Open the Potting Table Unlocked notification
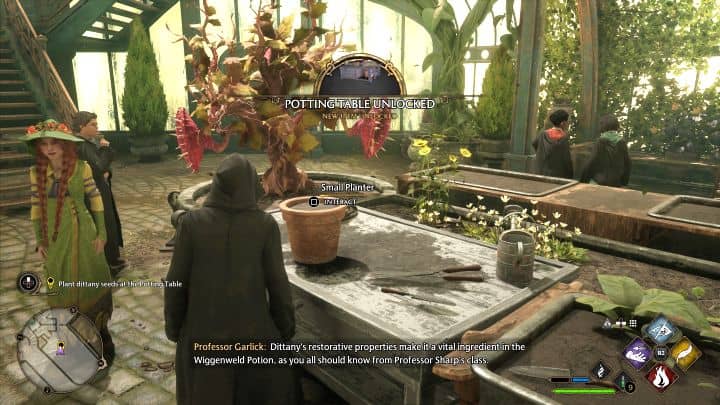720x405 pixels. point(358,103)
